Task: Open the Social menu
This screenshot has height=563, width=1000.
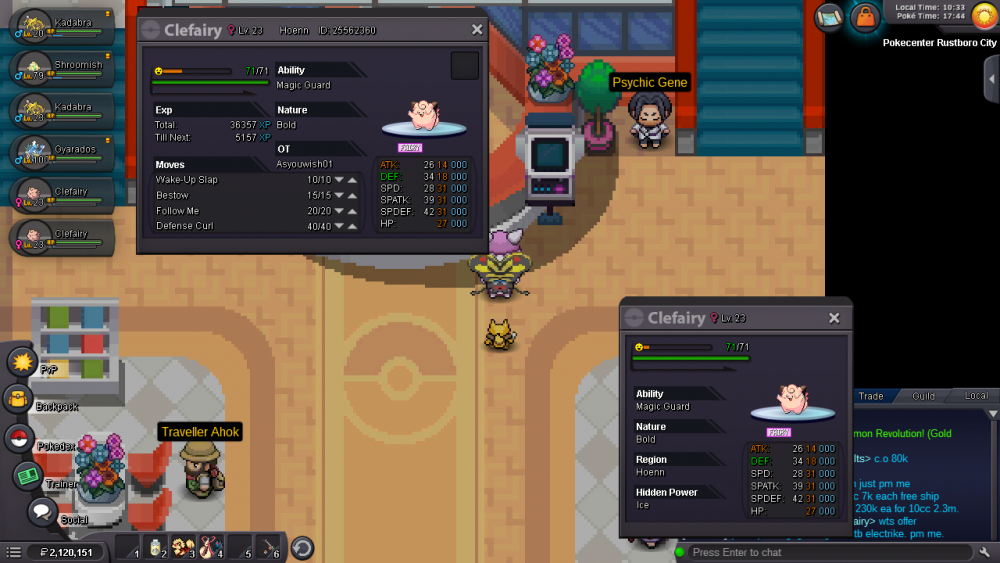Action: click(41, 512)
